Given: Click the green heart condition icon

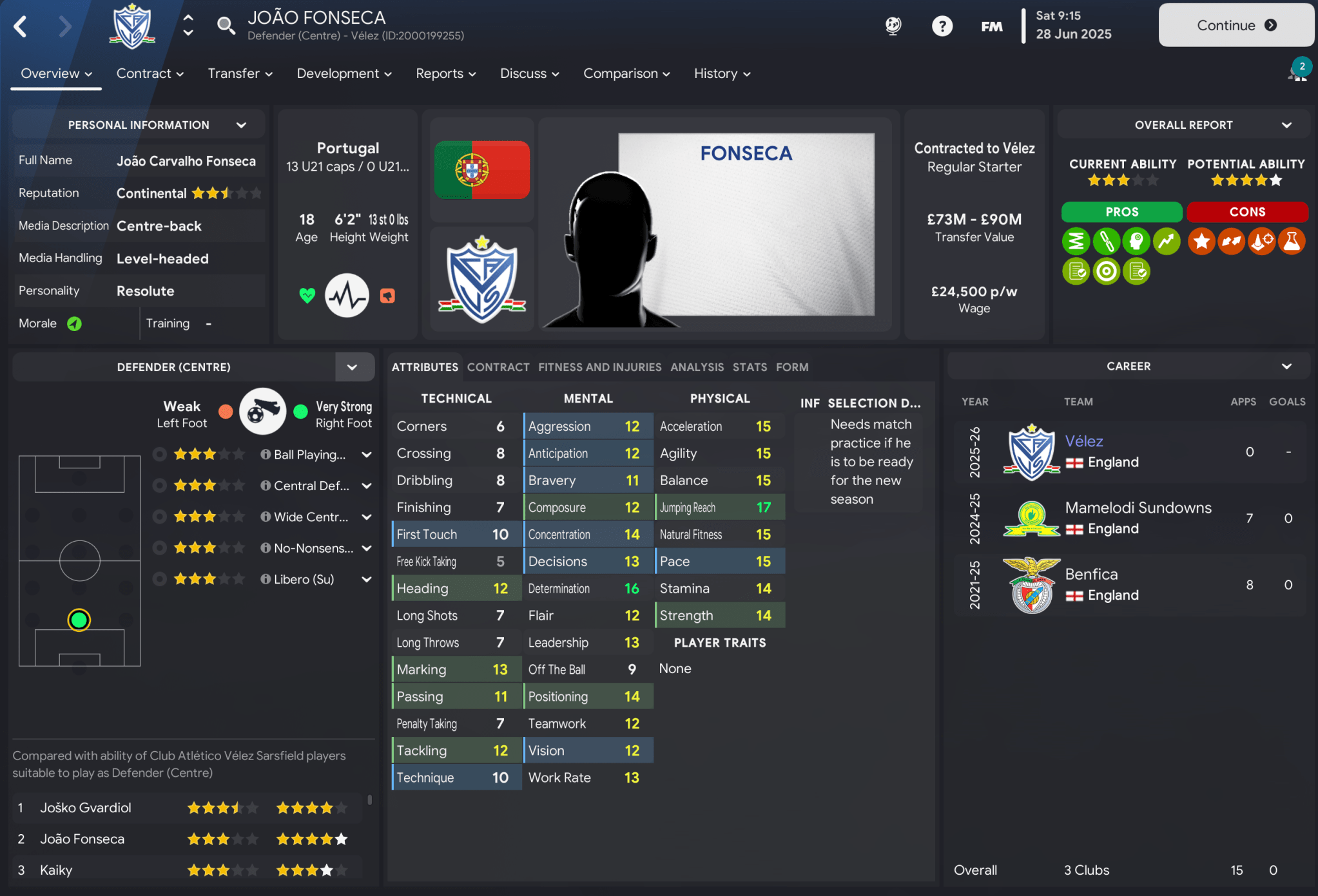Looking at the screenshot, I should click(x=307, y=295).
